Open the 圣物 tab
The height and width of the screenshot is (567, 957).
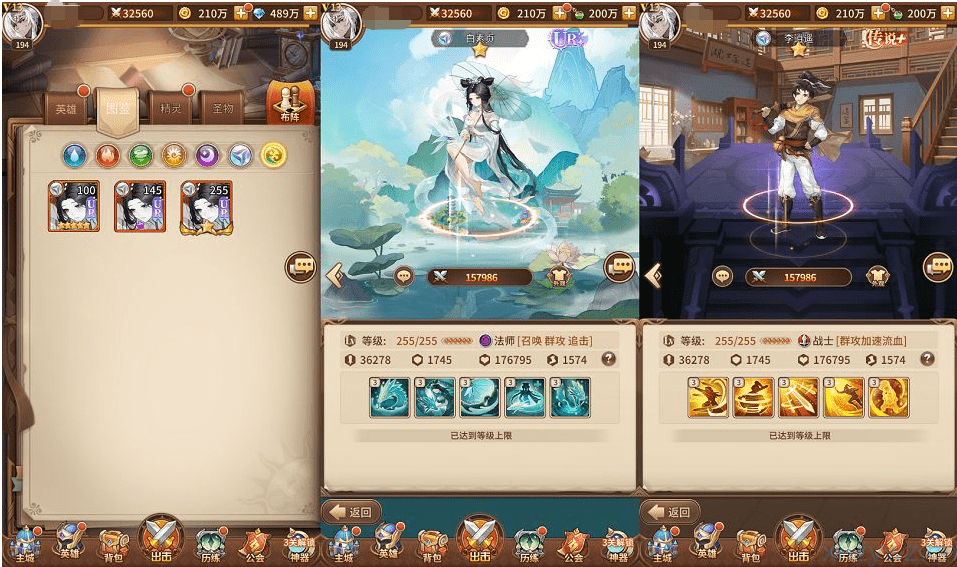click(222, 108)
